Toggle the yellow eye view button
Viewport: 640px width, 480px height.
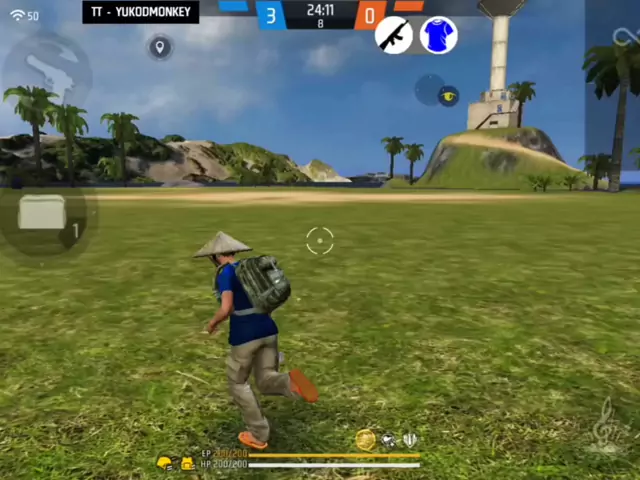coord(448,95)
